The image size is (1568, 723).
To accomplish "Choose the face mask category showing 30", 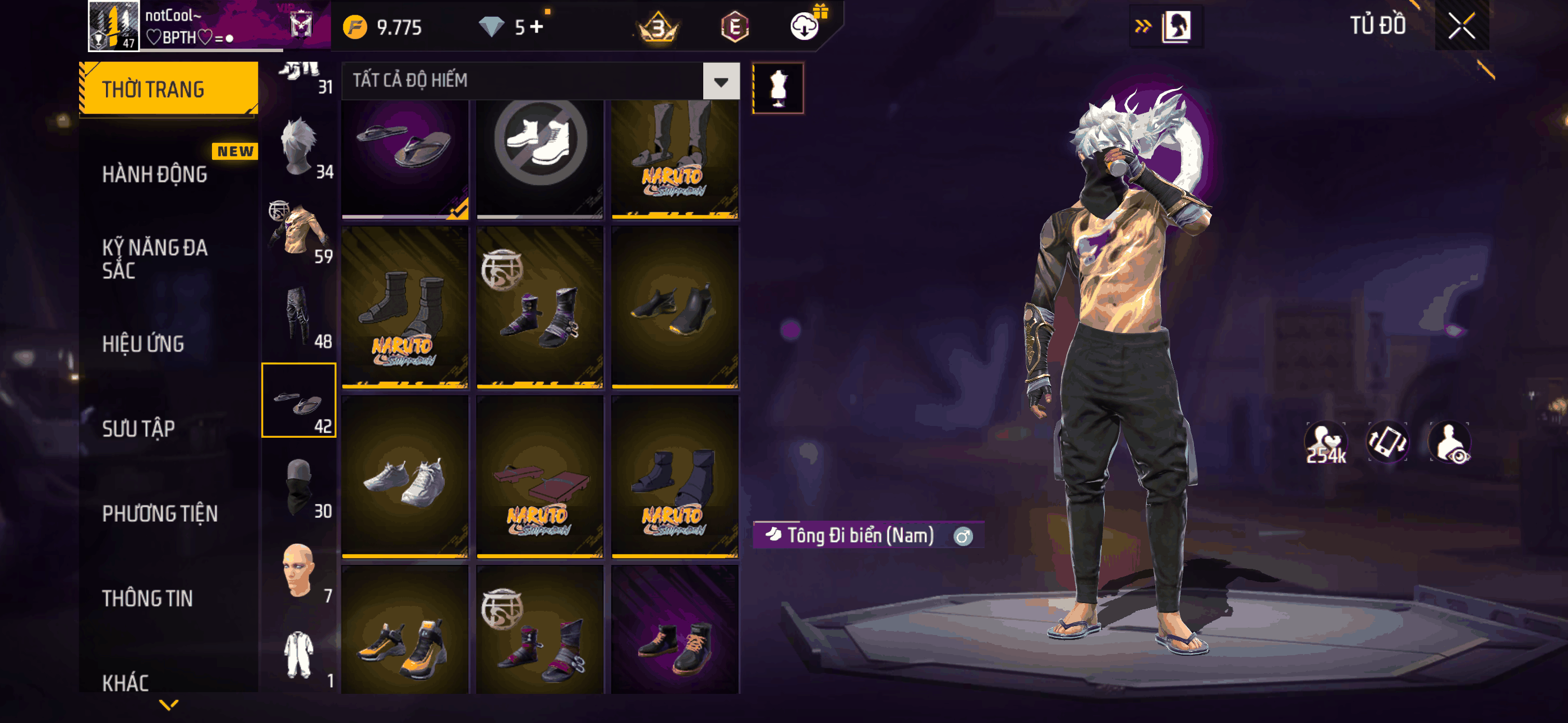I will tap(299, 488).
